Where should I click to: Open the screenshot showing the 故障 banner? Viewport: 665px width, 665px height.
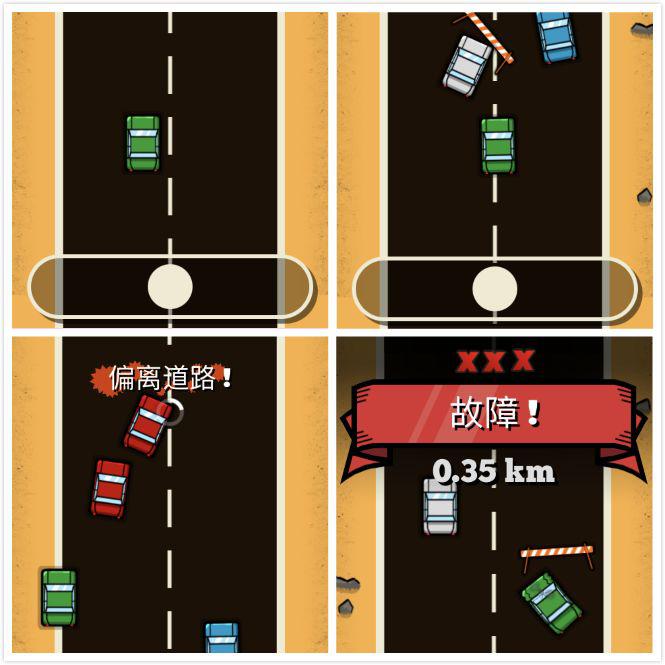tap(495, 497)
